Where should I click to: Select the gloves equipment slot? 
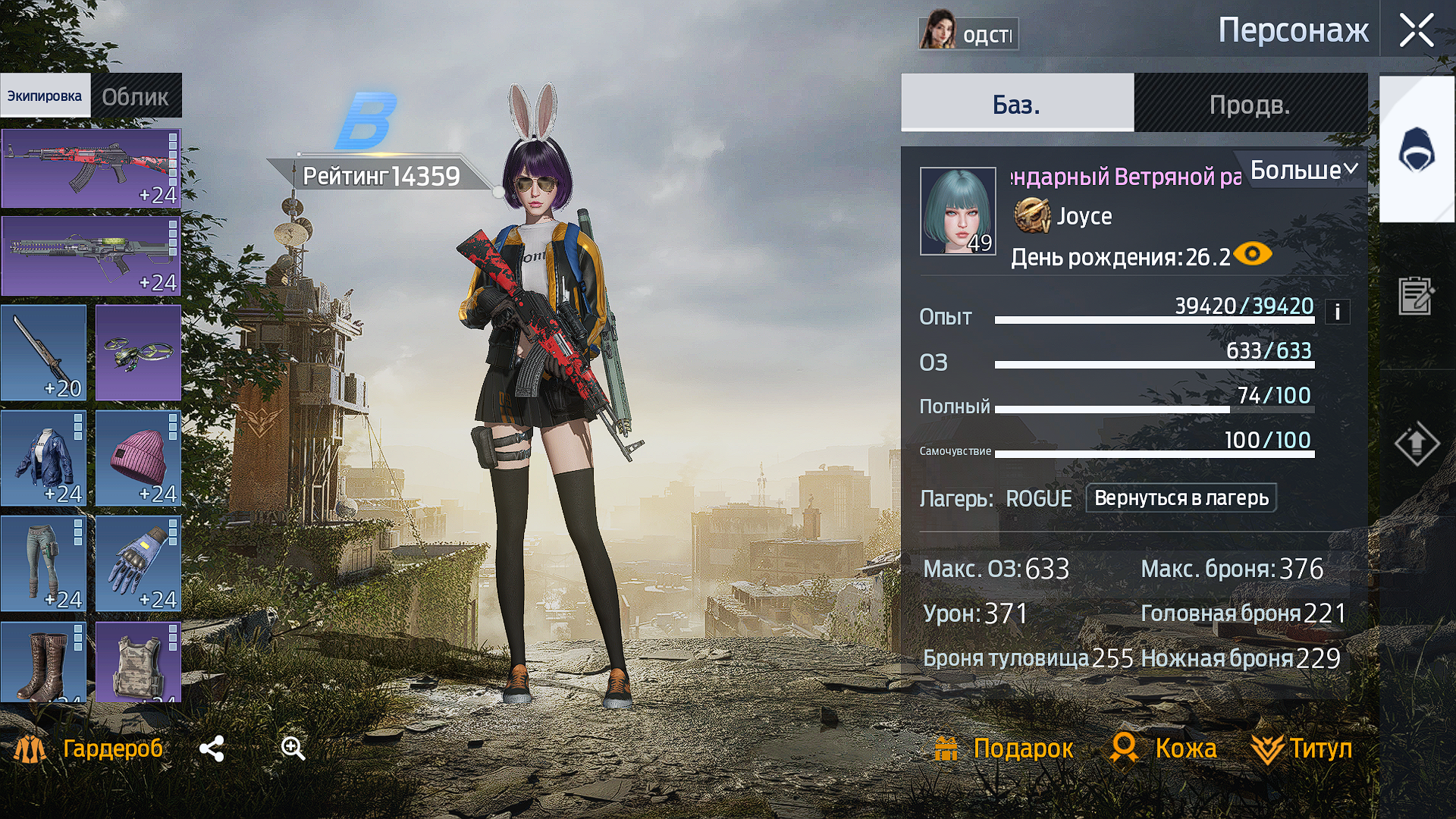138,563
